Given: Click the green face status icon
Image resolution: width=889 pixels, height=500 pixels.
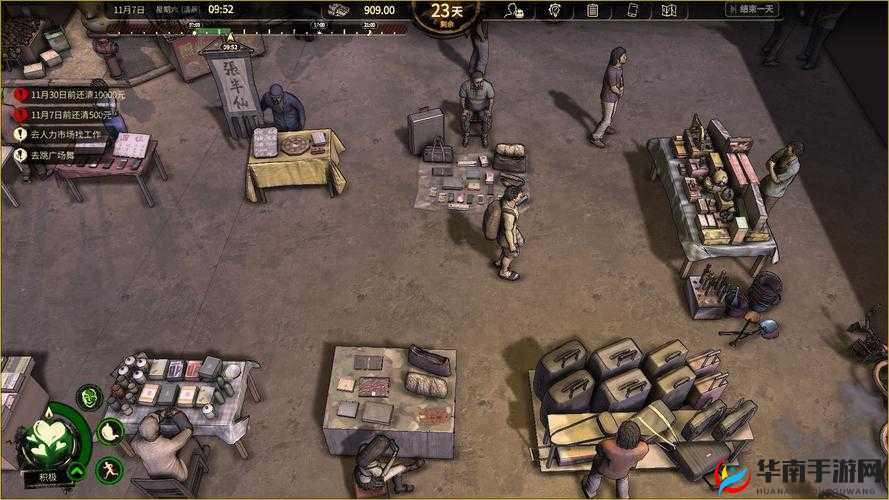Looking at the screenshot, I should pyautogui.click(x=90, y=398).
